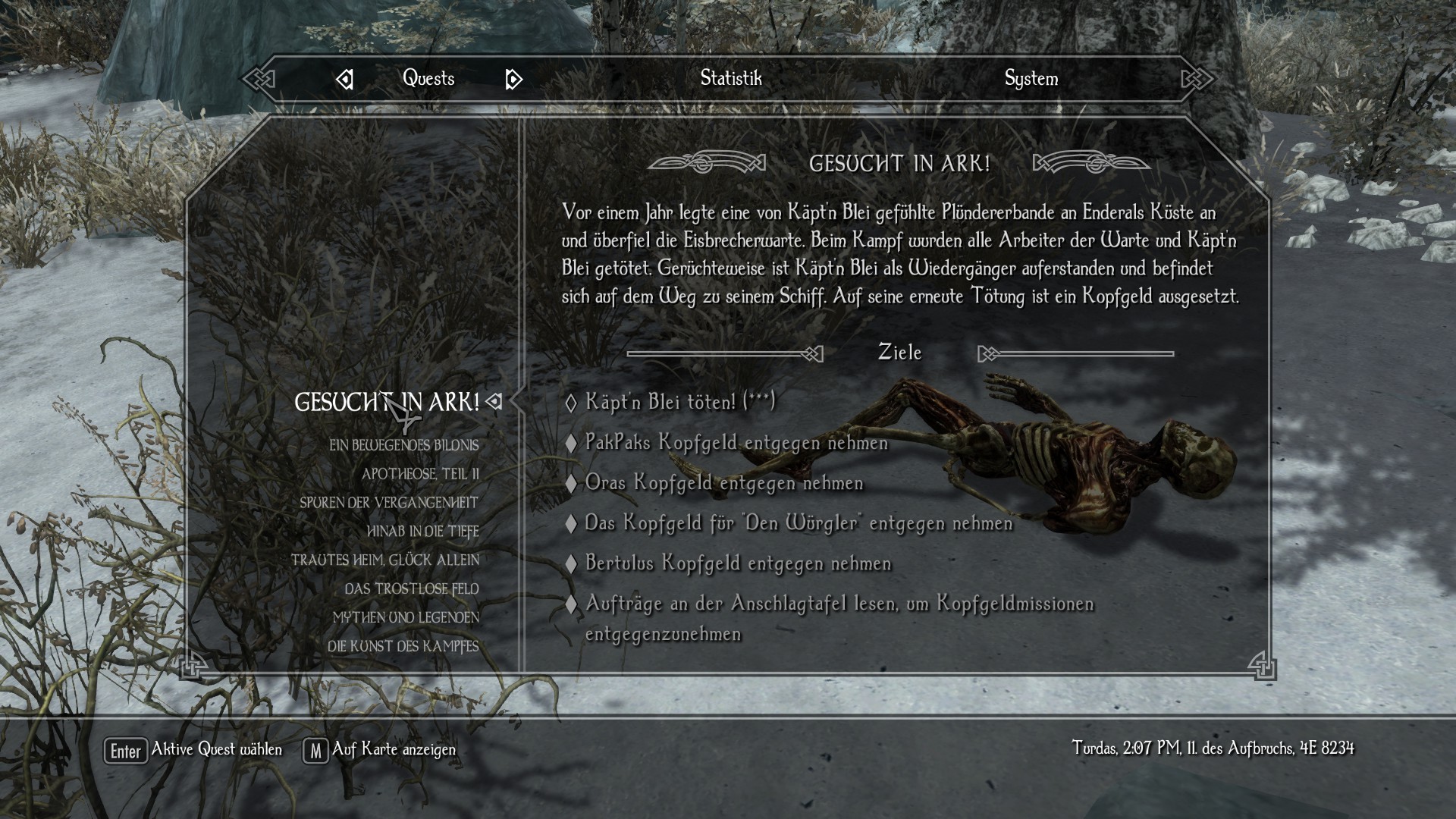Switch to the Statistik tab
The width and height of the screenshot is (1456, 819).
tap(730, 78)
